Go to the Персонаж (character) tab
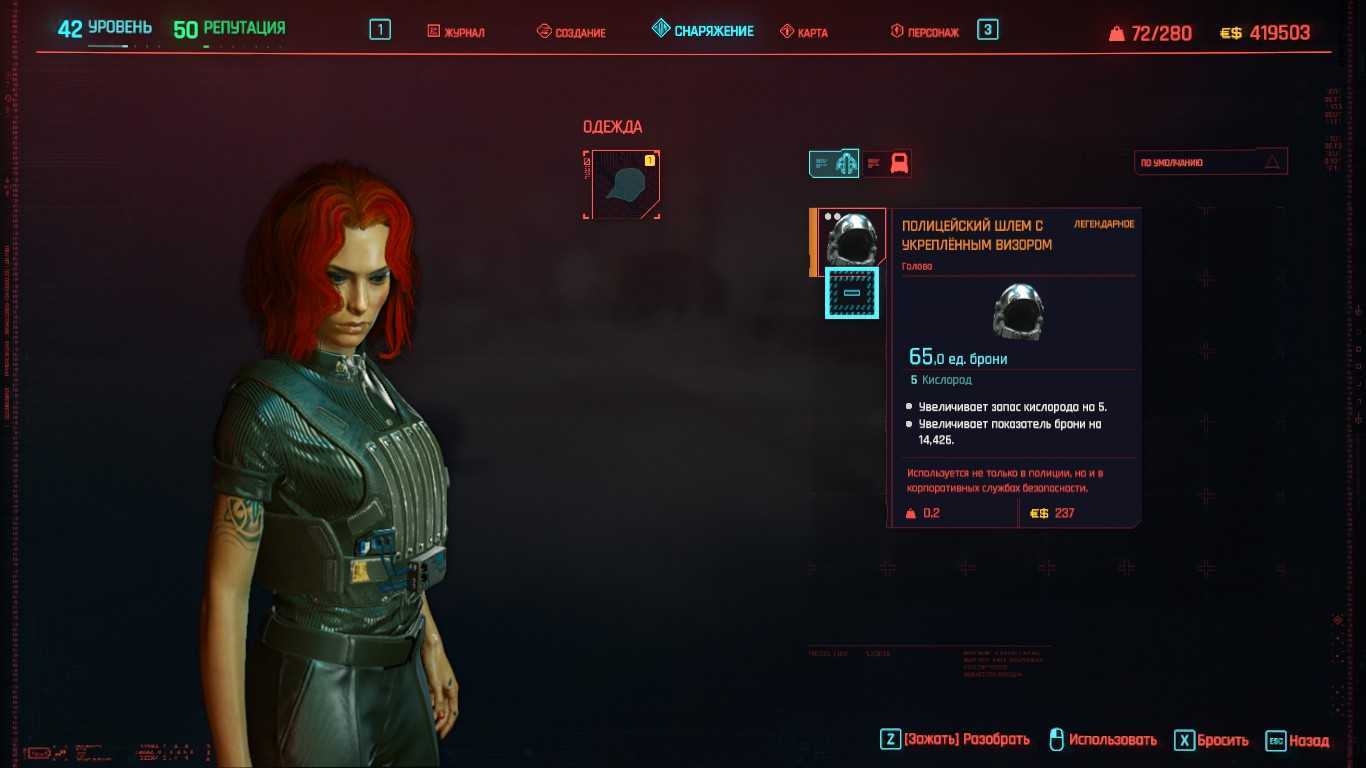Image resolution: width=1366 pixels, height=768 pixels. 925,32
